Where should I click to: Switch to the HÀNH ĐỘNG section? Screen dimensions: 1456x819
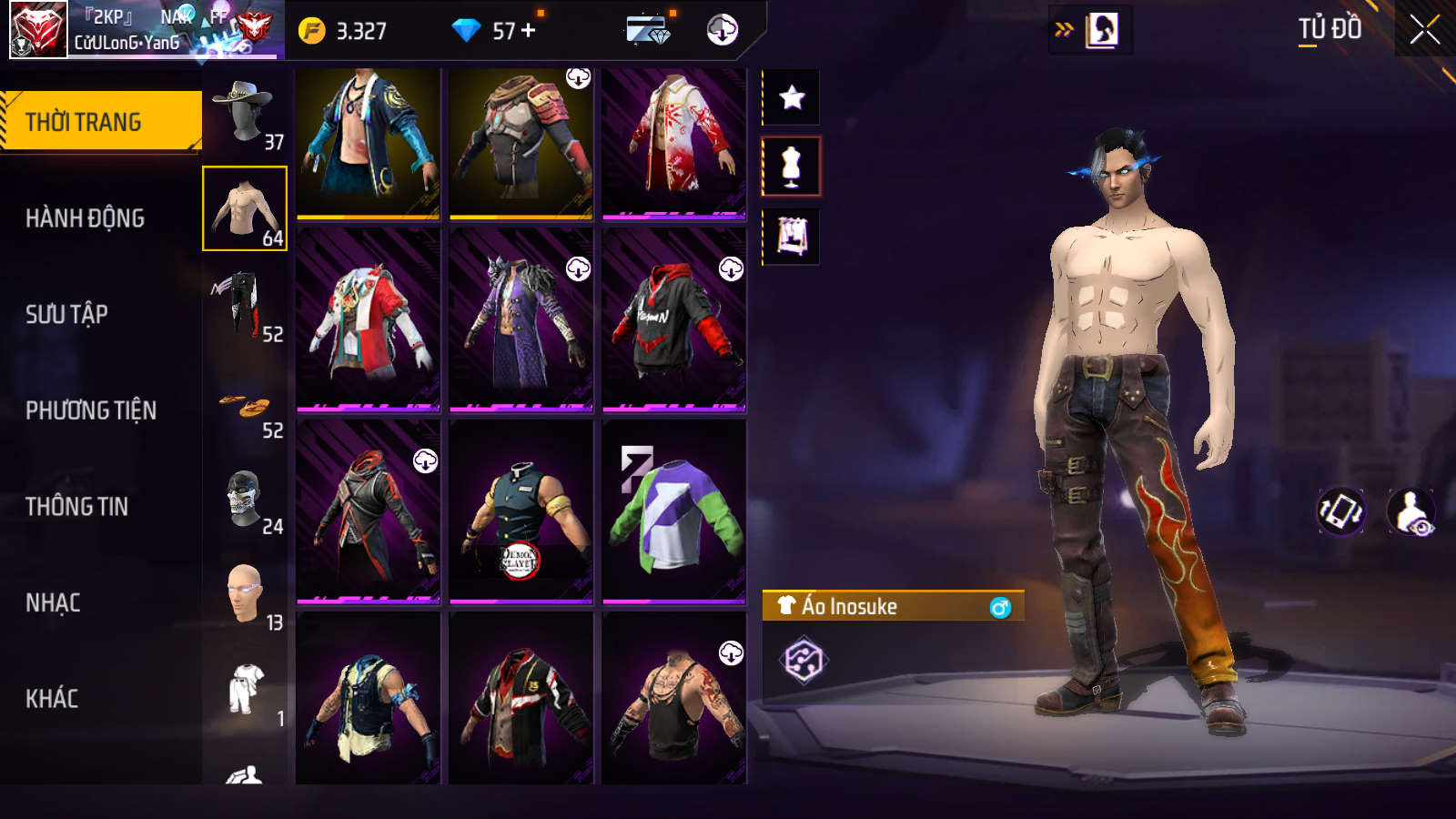click(85, 218)
